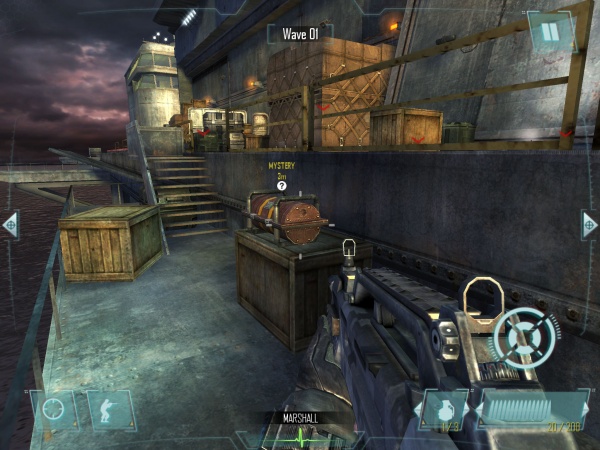The height and width of the screenshot is (450, 600).
Task: Tap the right edge arrow tab
Action: pos(590,224)
